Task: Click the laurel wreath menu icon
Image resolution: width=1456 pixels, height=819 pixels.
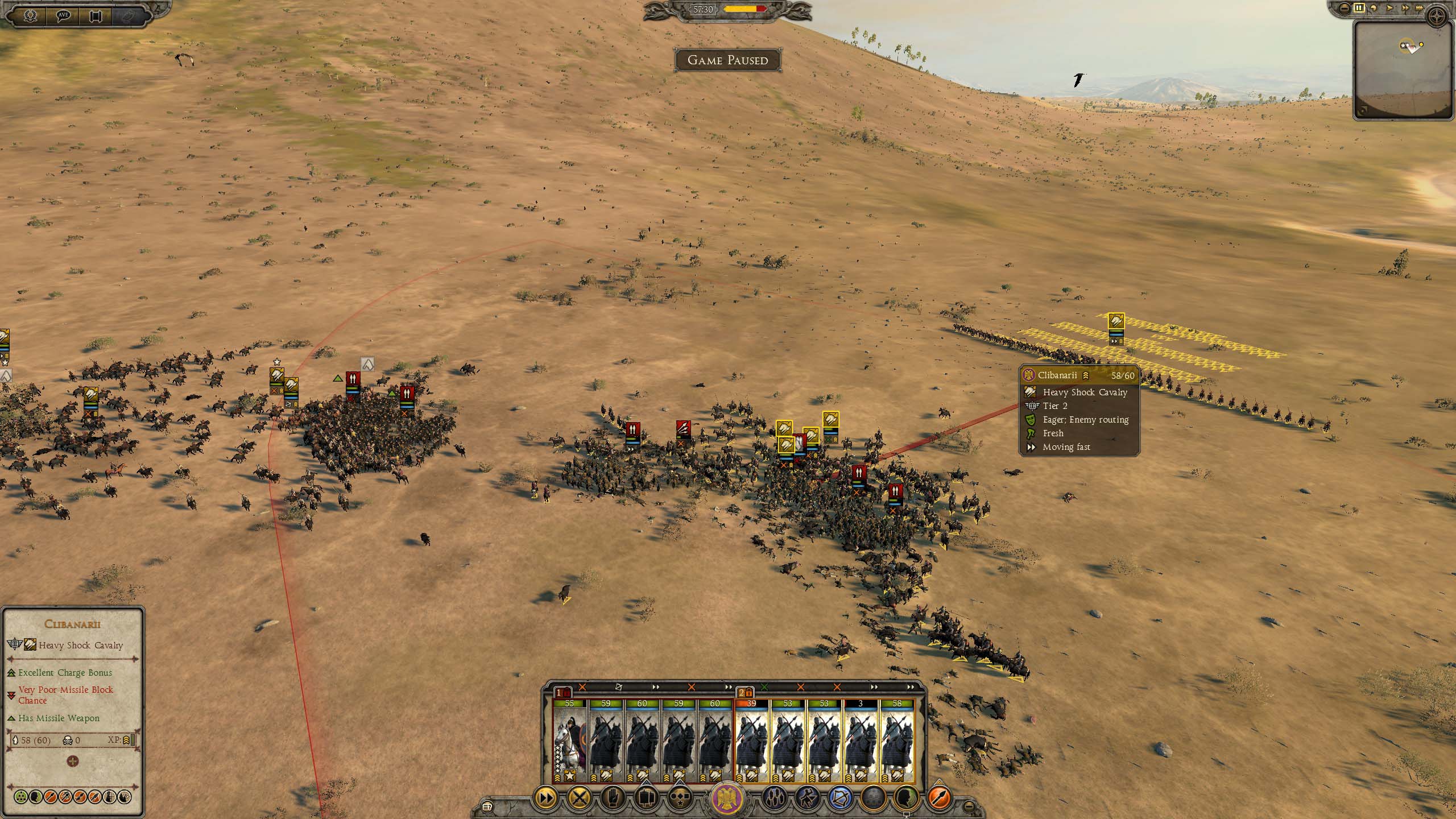Action: tap(30, 15)
